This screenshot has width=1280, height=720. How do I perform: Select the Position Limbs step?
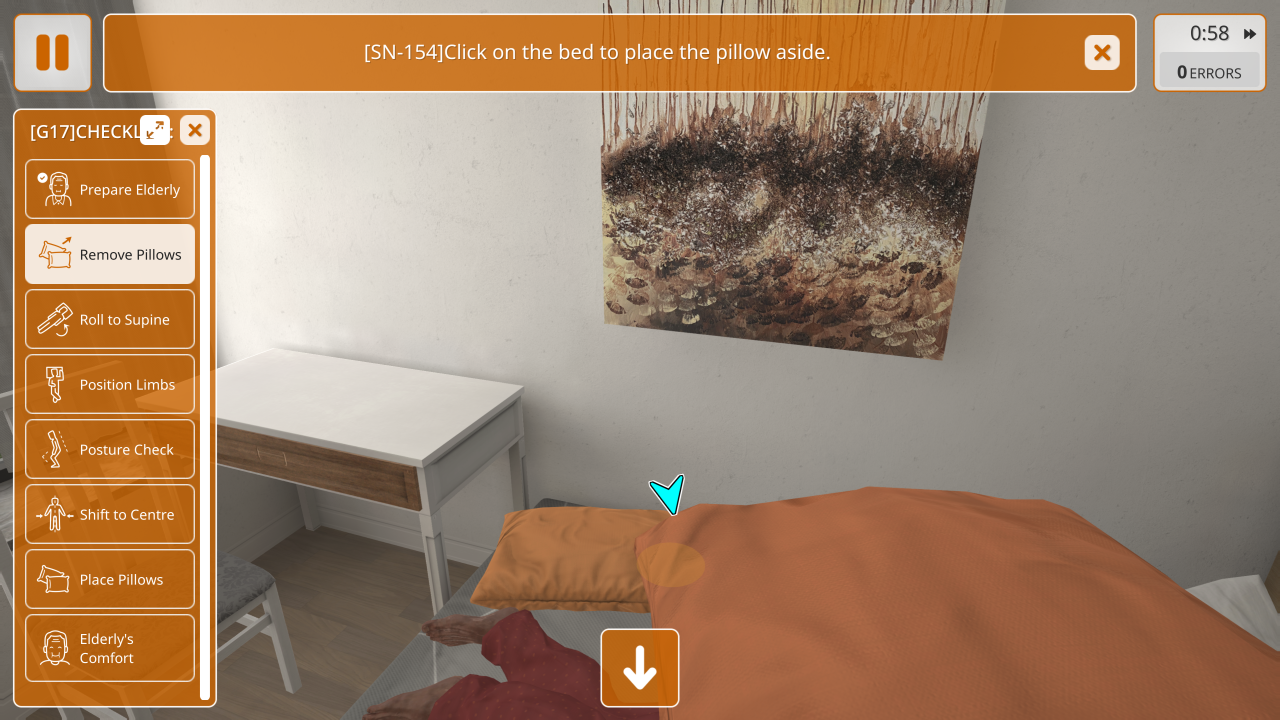[x=110, y=384]
